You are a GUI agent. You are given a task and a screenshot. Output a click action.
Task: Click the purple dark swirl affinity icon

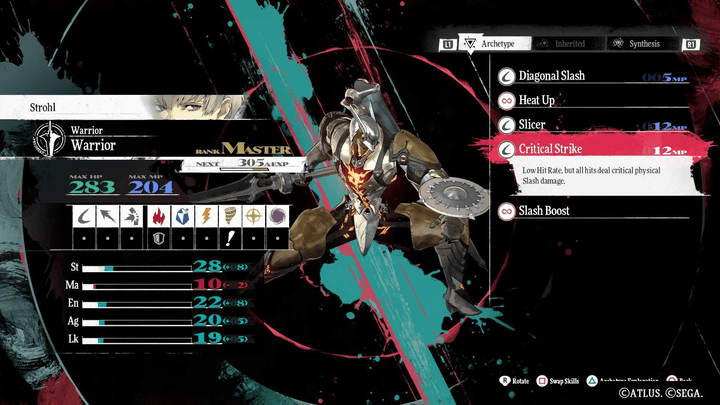point(278,217)
